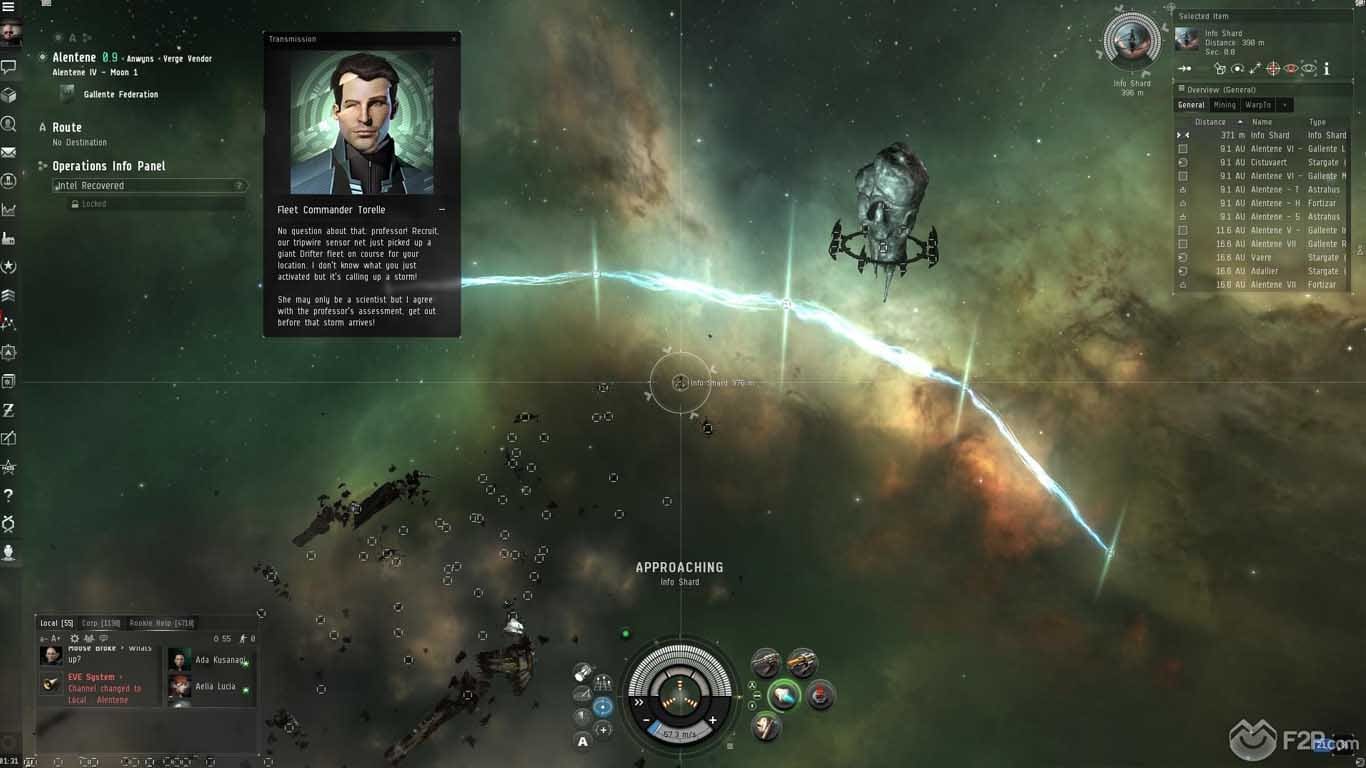Minimize Fleet Commander Torelle's message
The height and width of the screenshot is (768, 1366).
point(442,210)
